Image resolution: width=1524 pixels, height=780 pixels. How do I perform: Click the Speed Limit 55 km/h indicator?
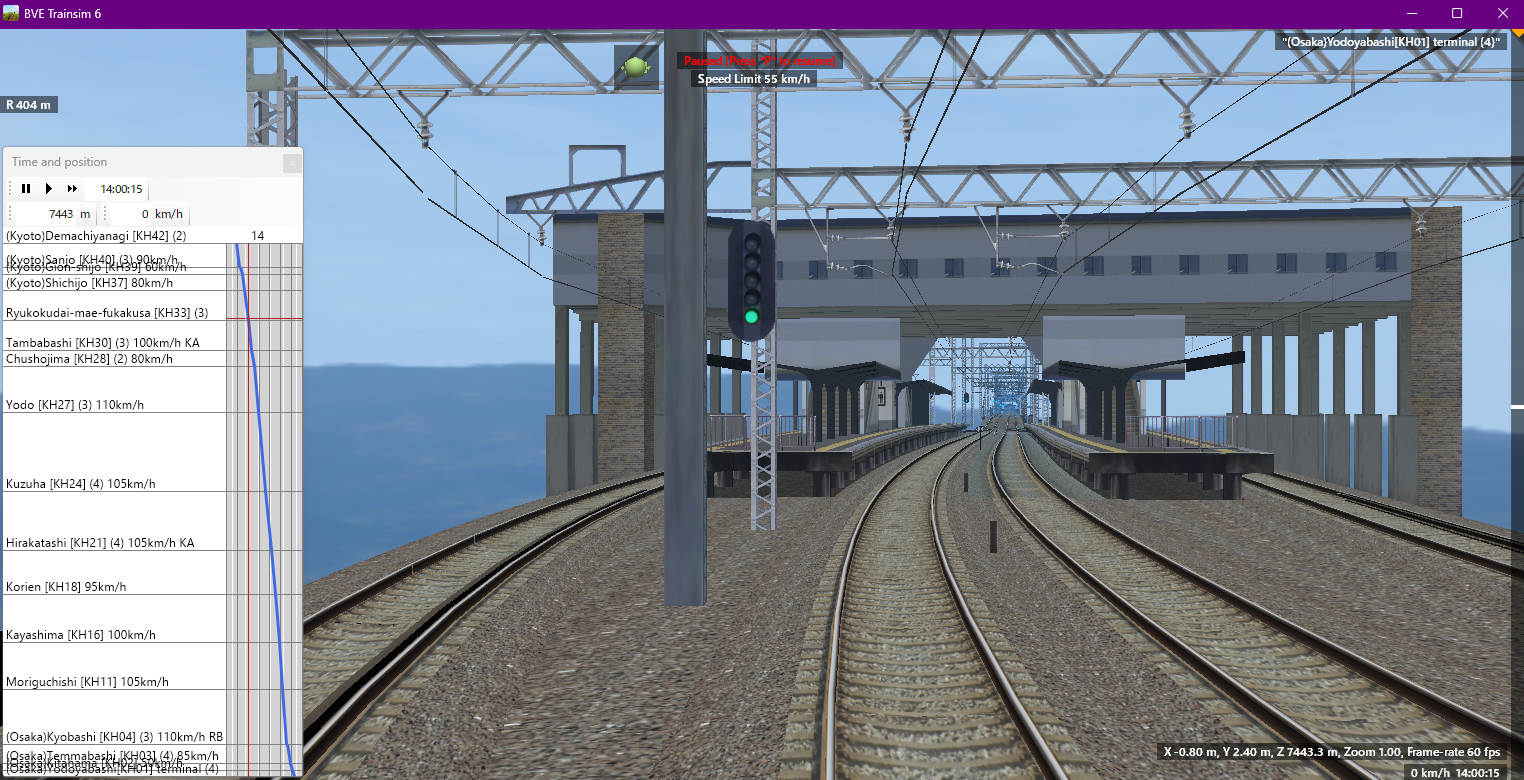[x=756, y=77]
